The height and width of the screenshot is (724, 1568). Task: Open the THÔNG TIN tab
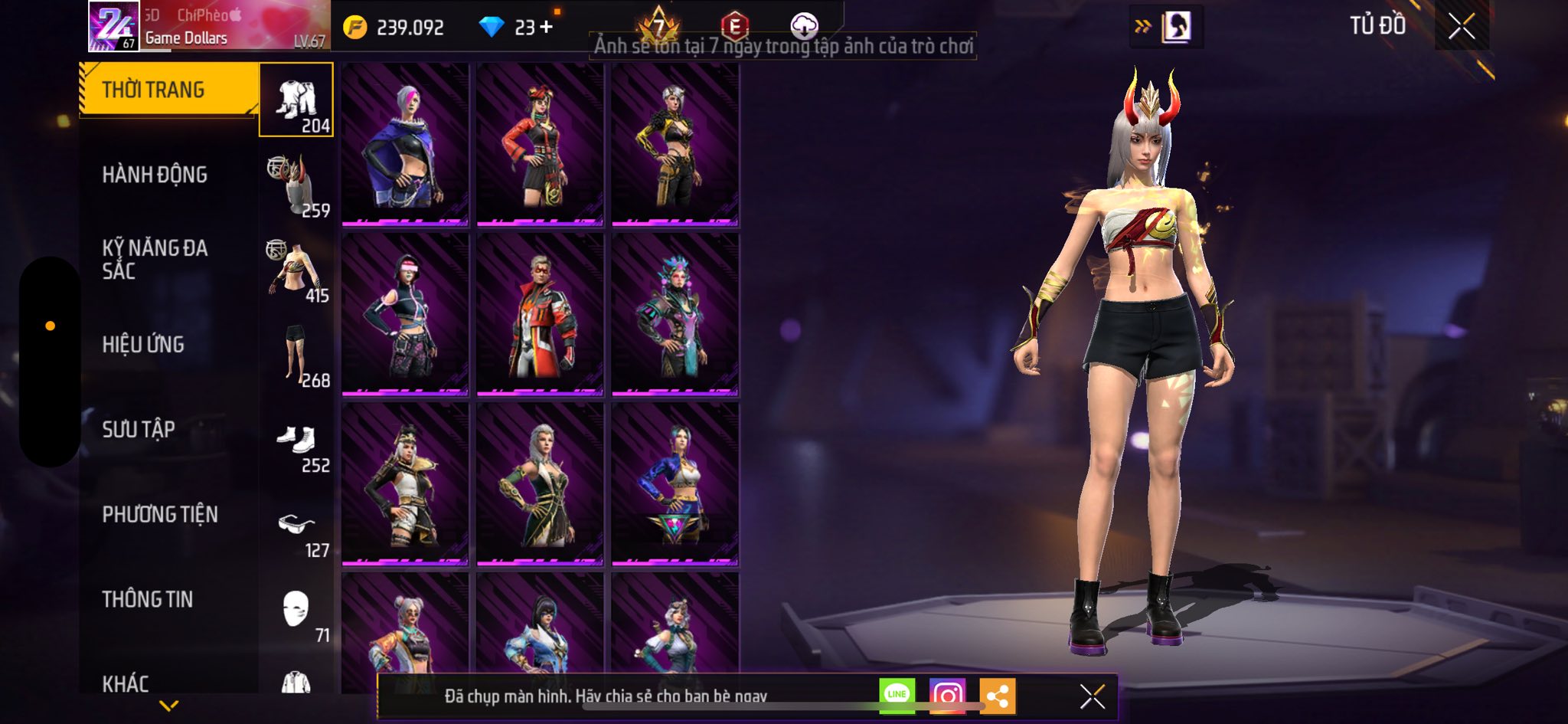[148, 599]
